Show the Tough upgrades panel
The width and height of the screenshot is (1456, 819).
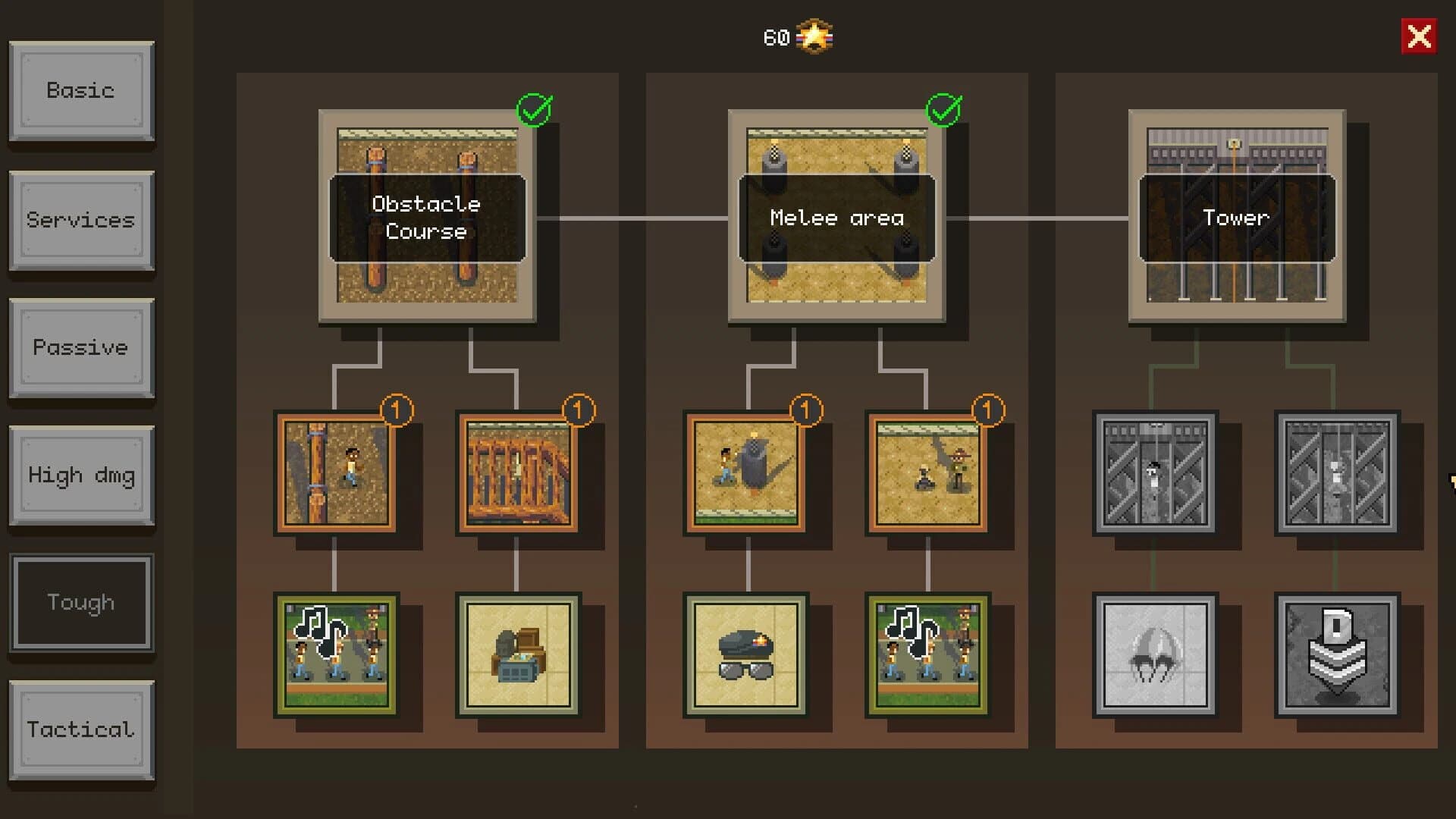pyautogui.click(x=81, y=602)
